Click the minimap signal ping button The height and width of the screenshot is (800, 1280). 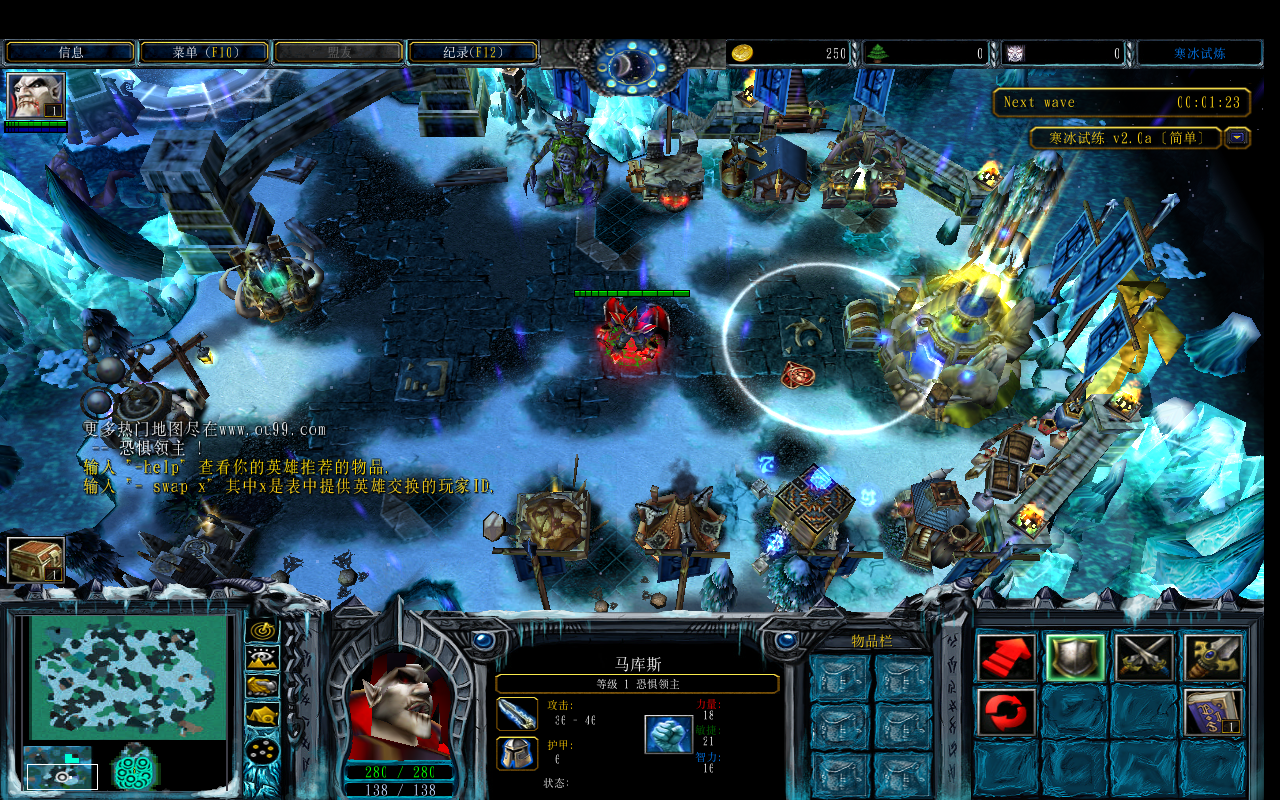coord(262,629)
